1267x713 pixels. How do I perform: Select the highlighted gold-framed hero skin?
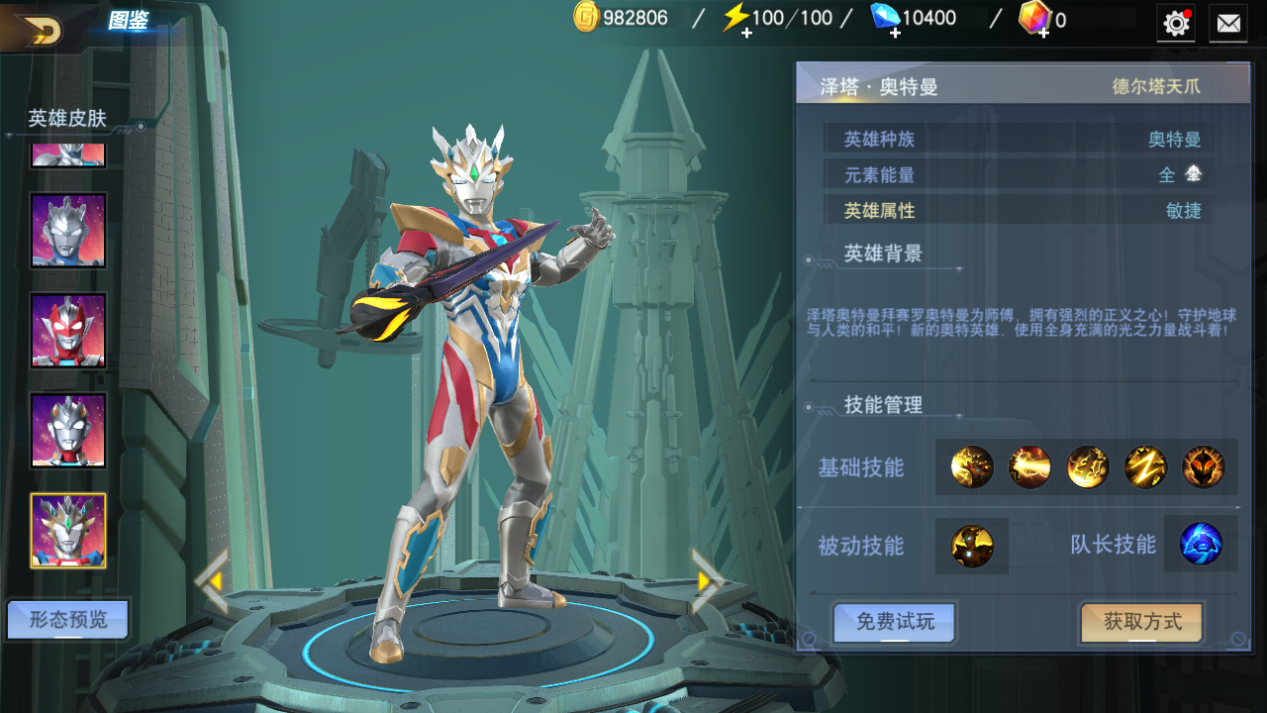click(68, 530)
